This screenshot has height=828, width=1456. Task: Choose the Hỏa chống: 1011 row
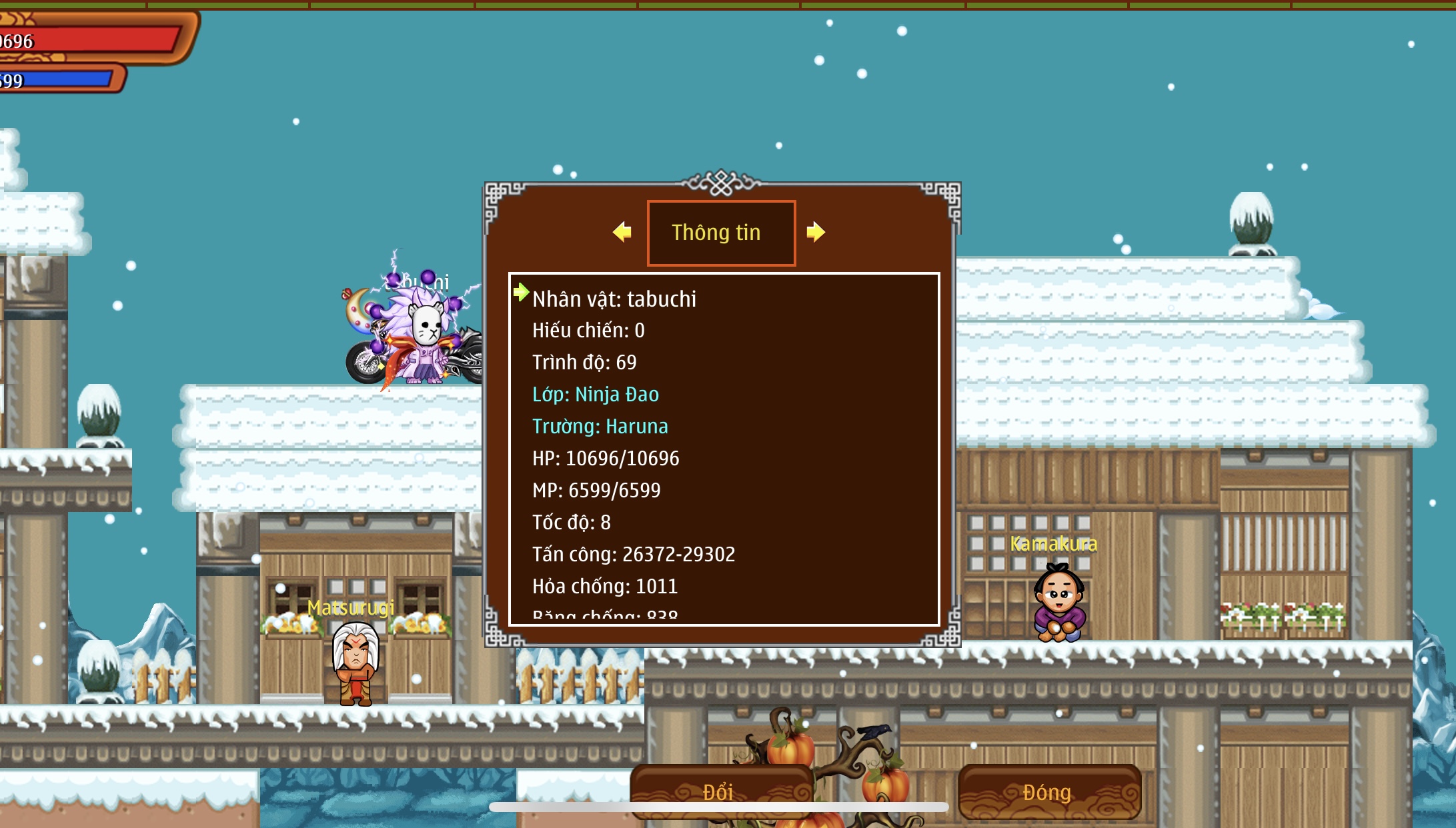tap(604, 587)
